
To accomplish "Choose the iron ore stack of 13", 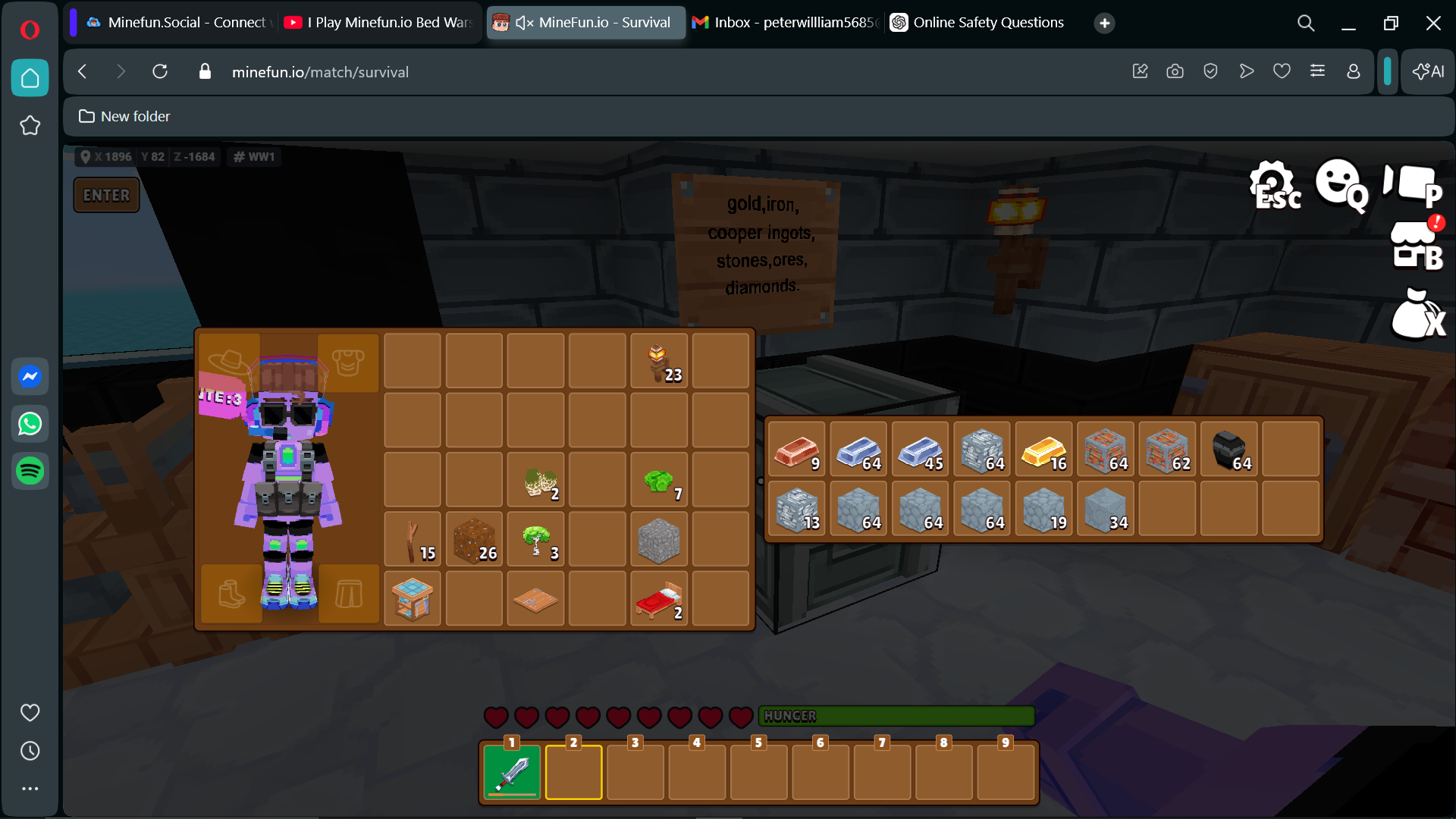I will pos(796,510).
